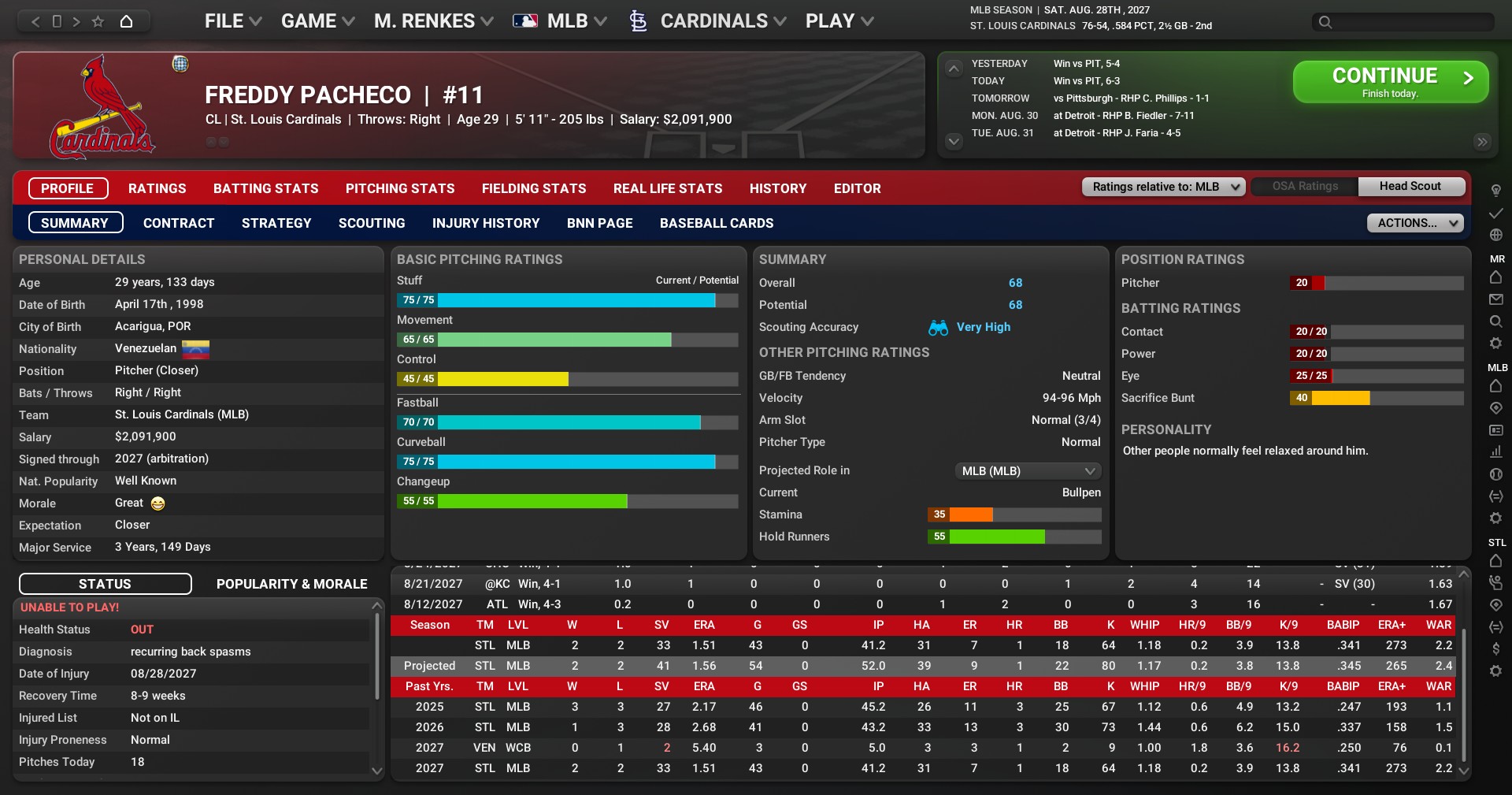1512x795 pixels.
Task: Show the PITCHING STATS tab
Action: coord(400,189)
